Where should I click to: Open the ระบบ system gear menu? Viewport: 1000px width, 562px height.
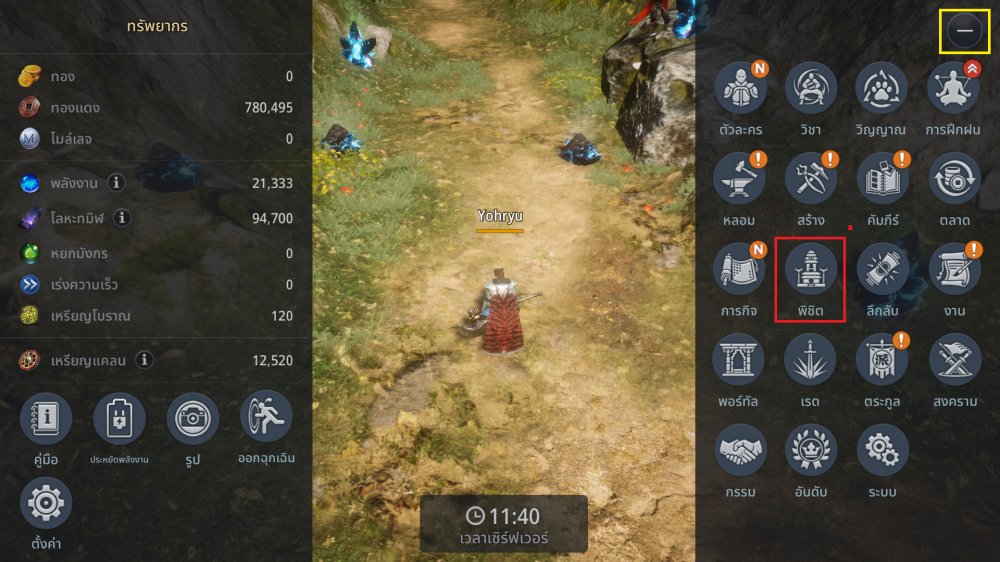[881, 449]
